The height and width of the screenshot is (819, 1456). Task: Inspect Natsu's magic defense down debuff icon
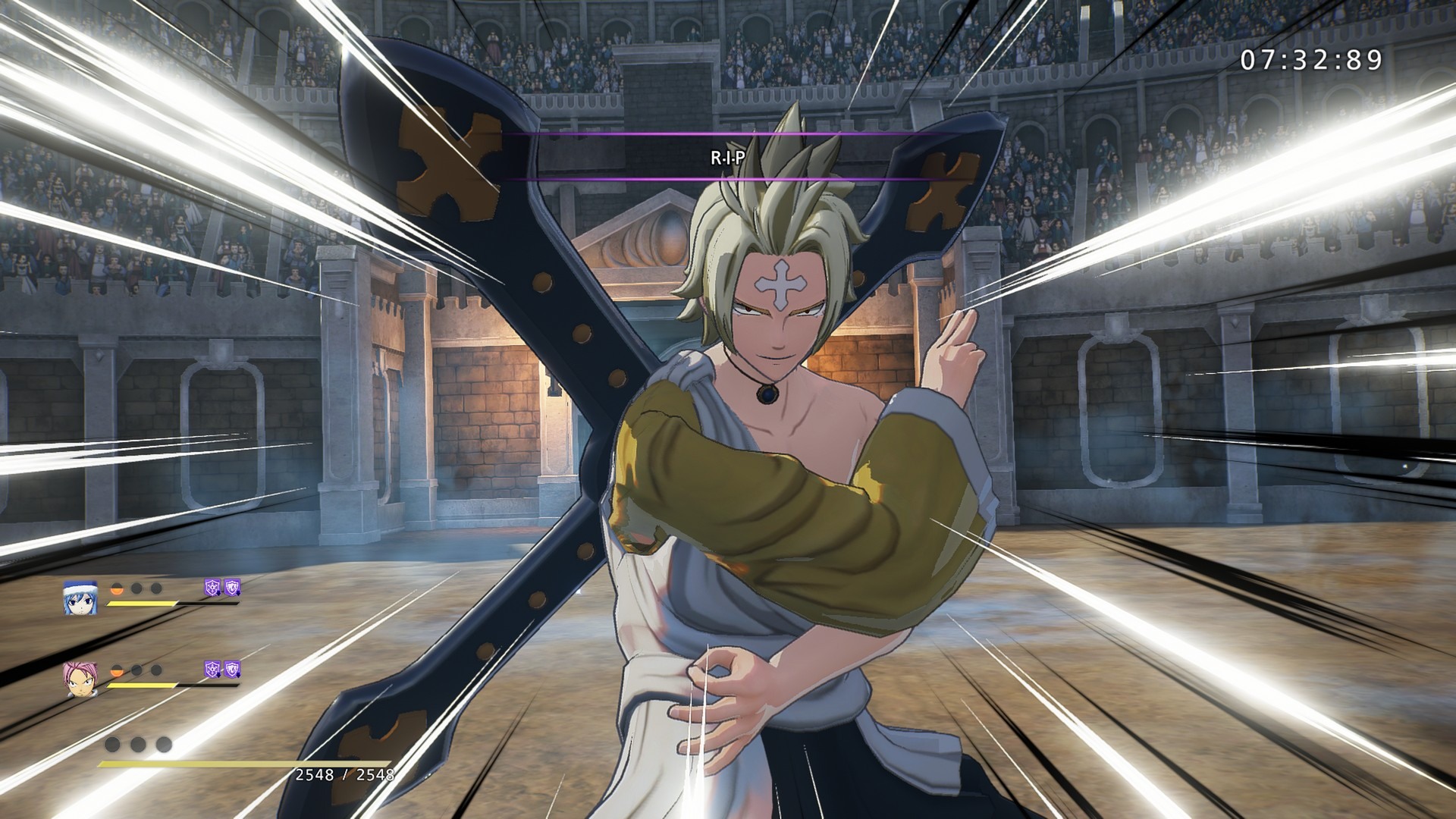point(212,669)
